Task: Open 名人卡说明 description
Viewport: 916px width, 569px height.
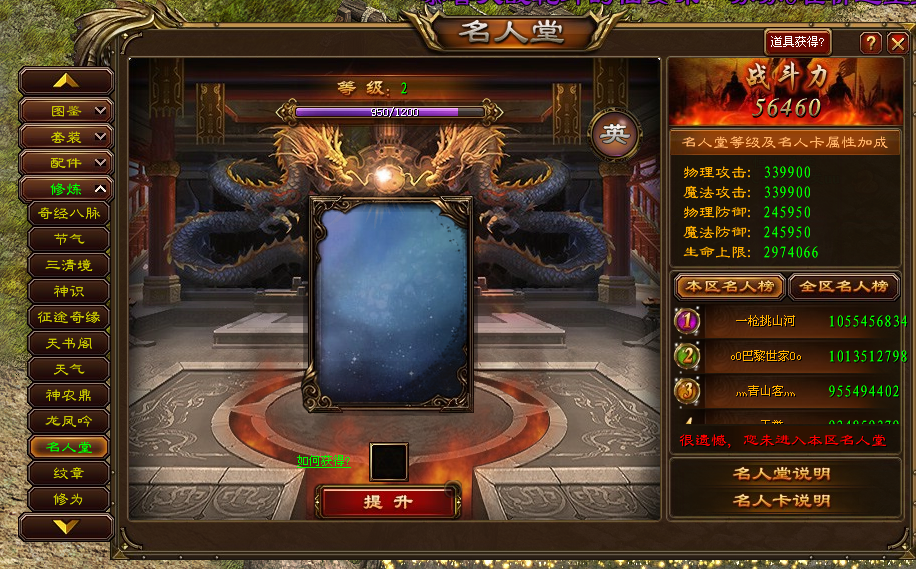Action: (782, 500)
